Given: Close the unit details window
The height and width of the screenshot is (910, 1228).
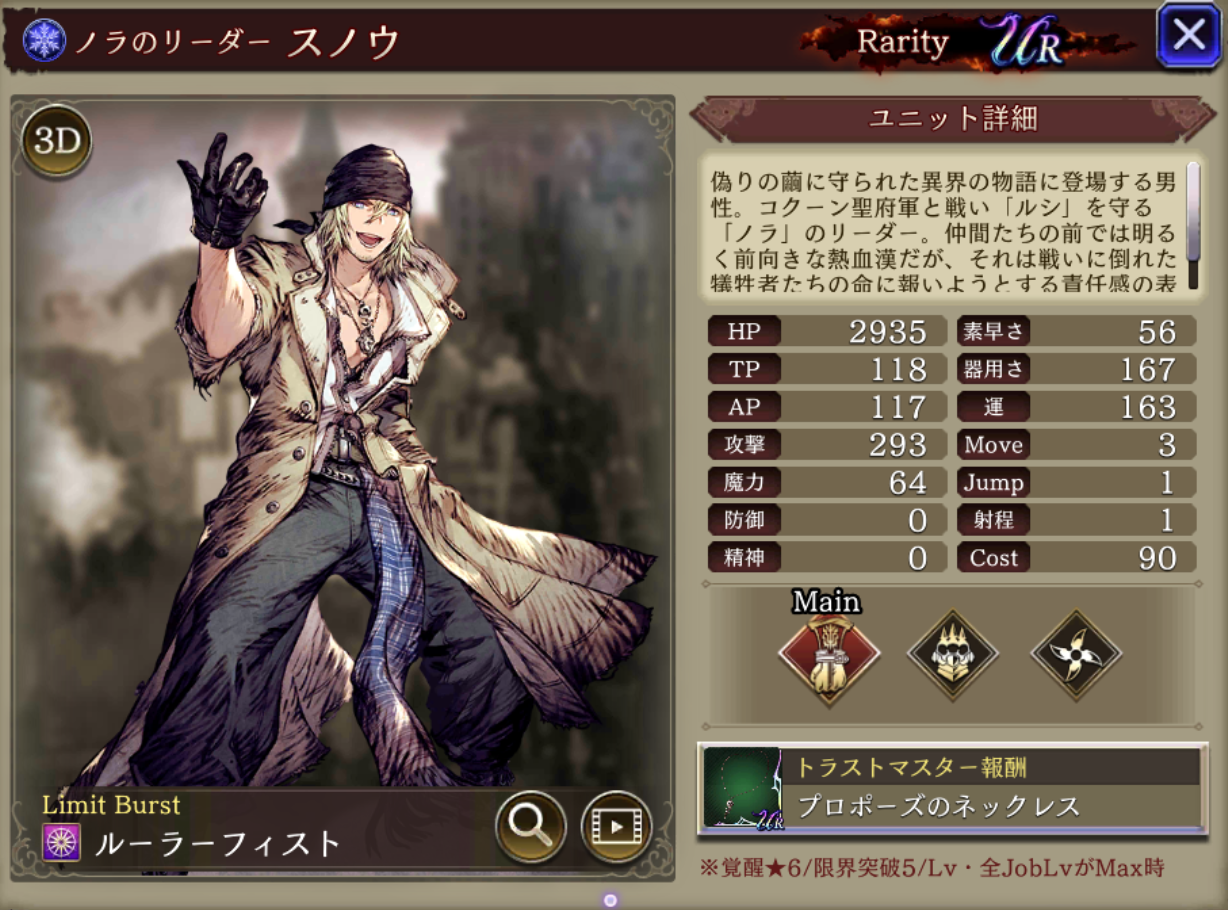Looking at the screenshot, I should click(x=1189, y=36).
